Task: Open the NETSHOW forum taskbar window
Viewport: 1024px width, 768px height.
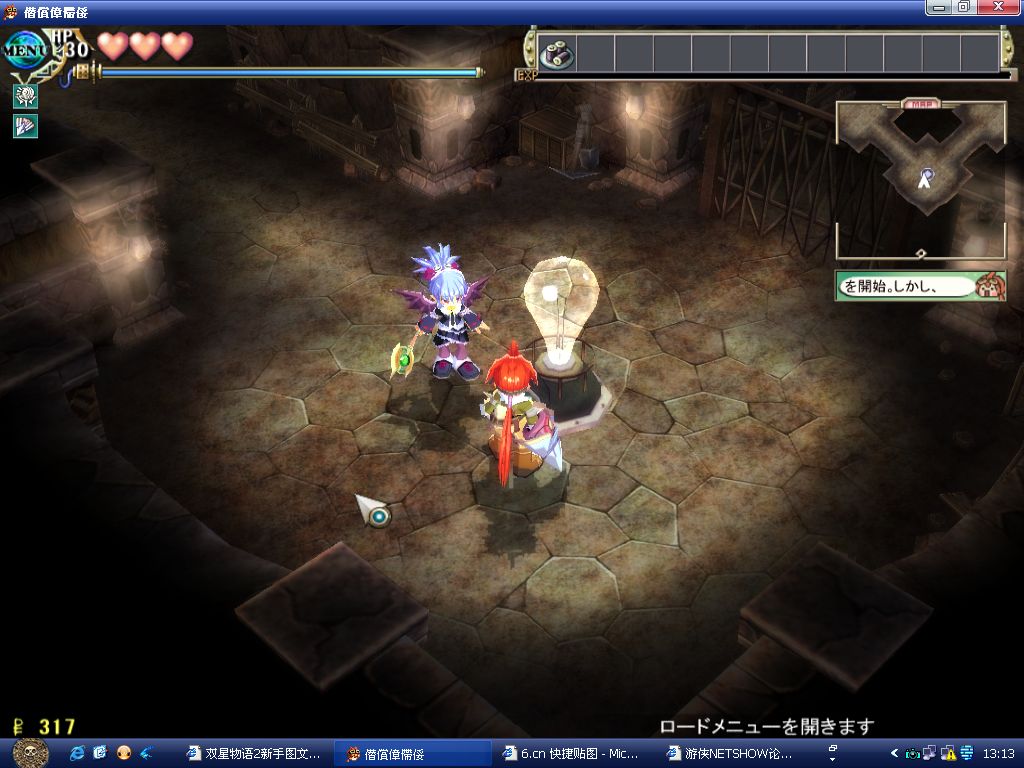Action: pyautogui.click(x=736, y=753)
